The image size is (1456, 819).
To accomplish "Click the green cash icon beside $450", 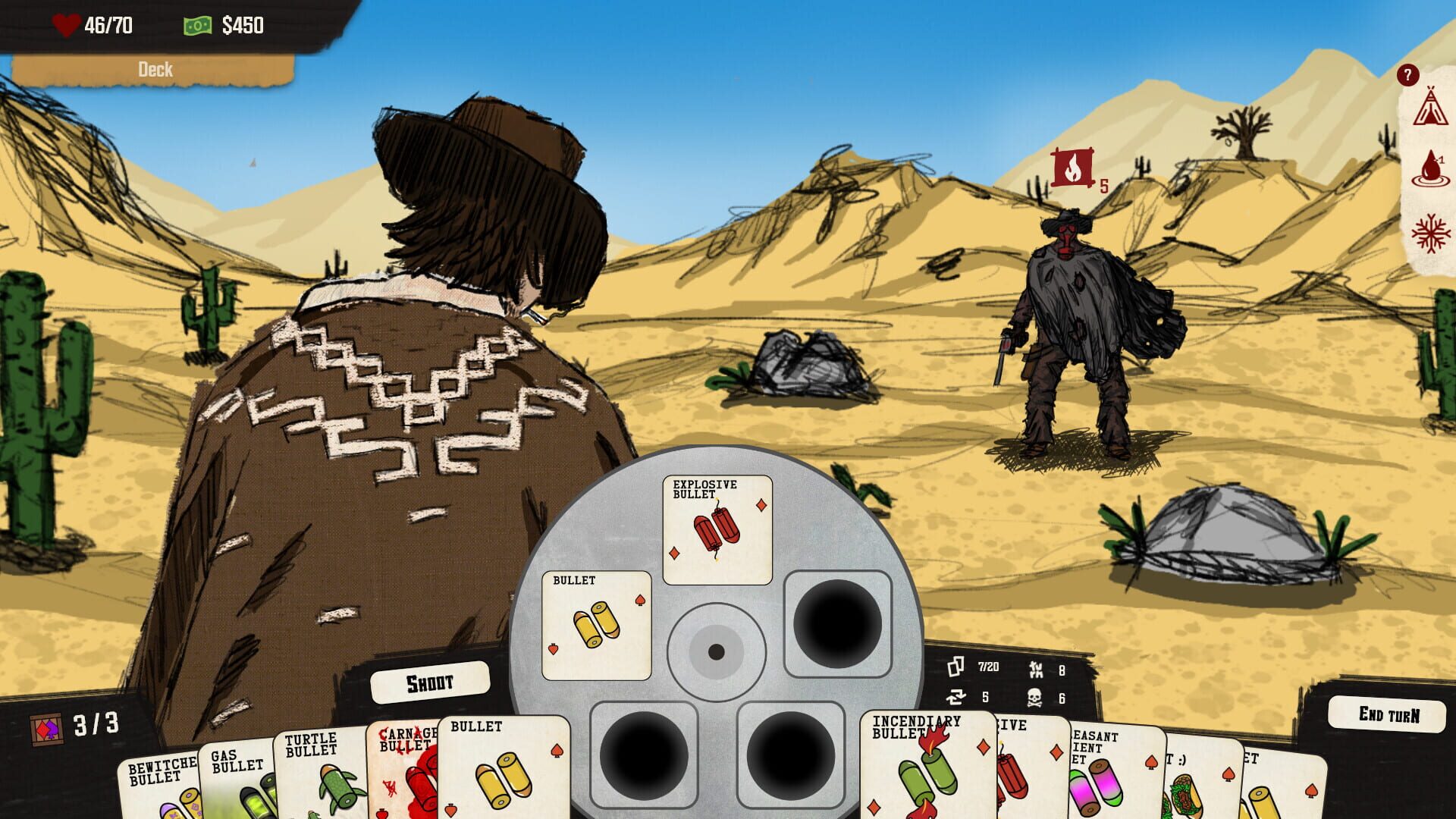I will point(196,24).
